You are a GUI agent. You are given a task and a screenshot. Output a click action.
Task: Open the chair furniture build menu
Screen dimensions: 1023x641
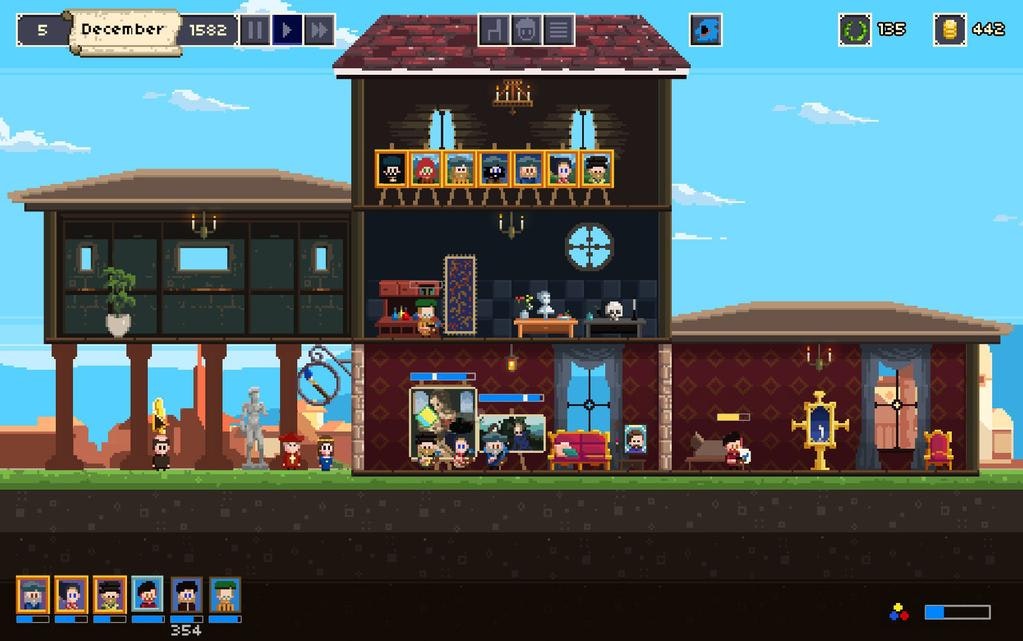[494, 30]
